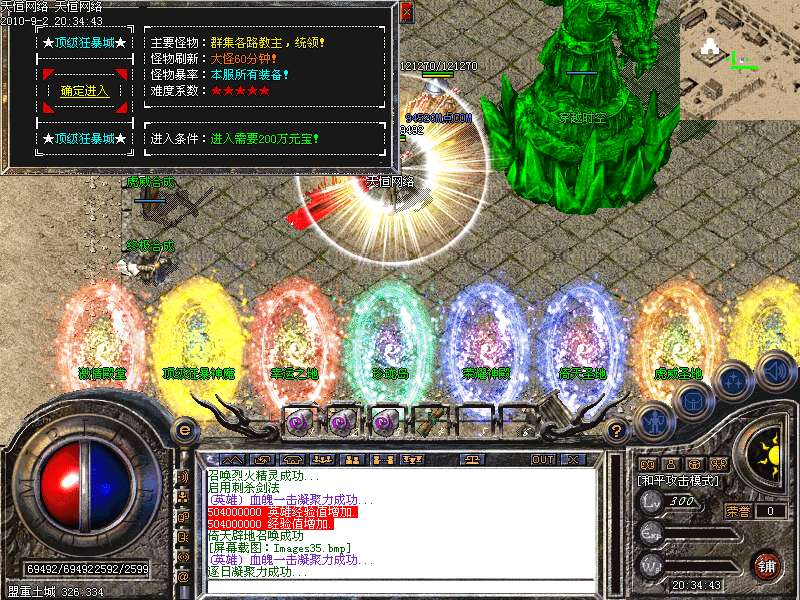
Task: Click the OUT button above chat
Action: tap(542, 459)
